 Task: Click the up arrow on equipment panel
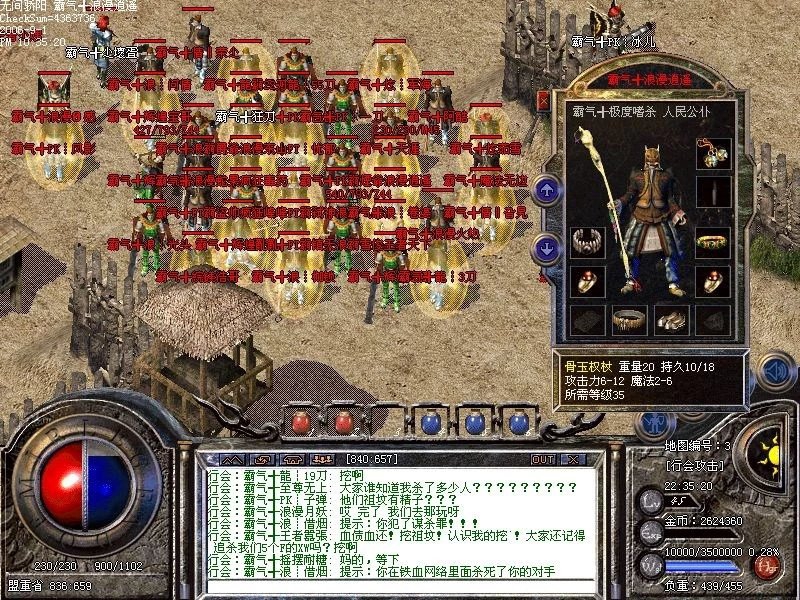pos(546,188)
